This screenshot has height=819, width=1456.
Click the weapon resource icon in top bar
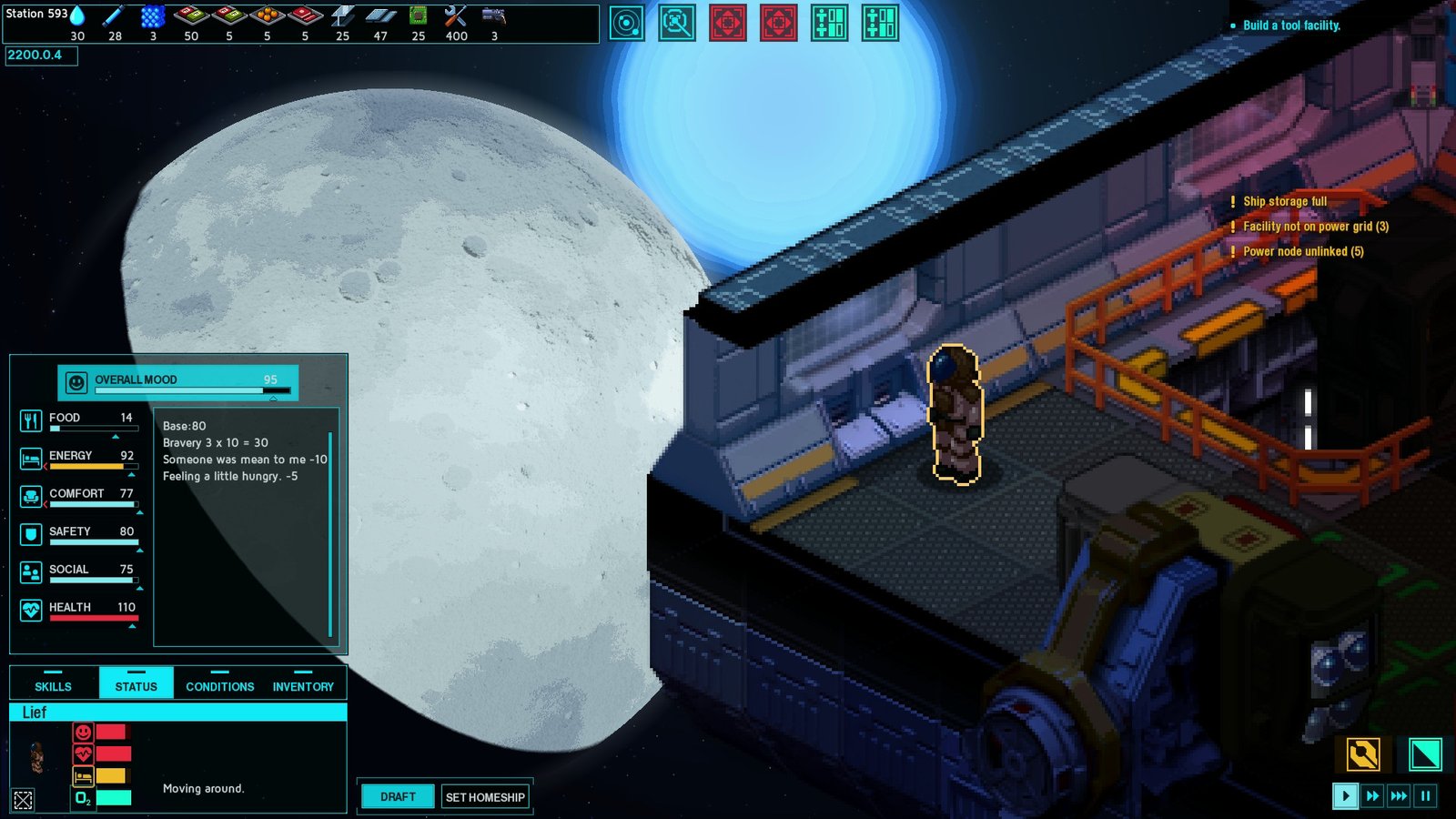pyautogui.click(x=491, y=15)
